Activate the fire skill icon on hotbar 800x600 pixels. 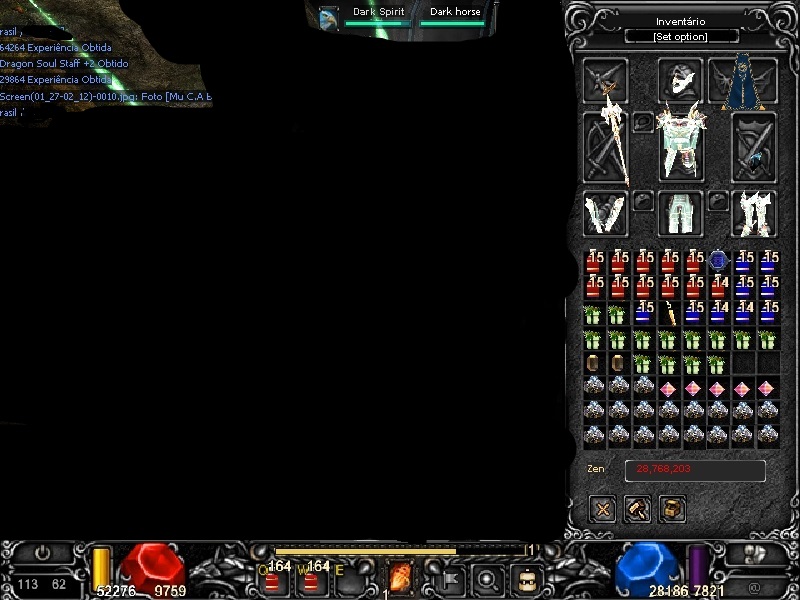pyautogui.click(x=400, y=577)
